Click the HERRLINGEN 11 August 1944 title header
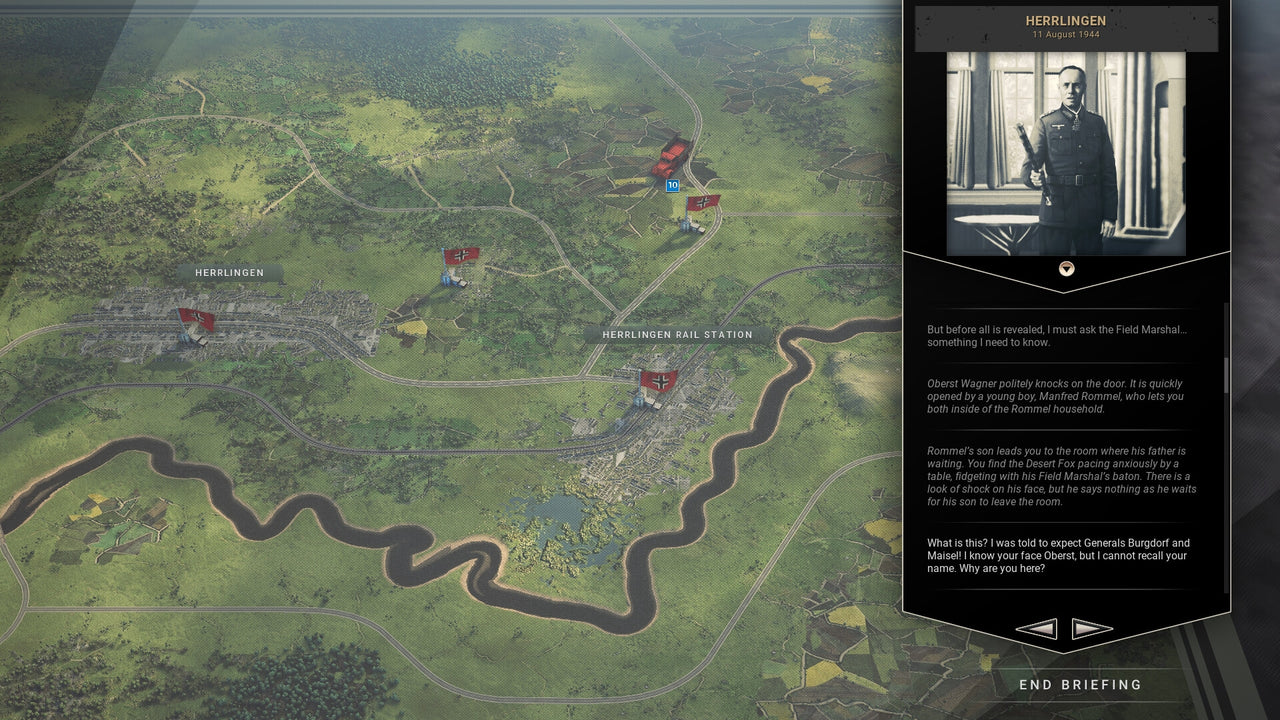 [x=1066, y=26]
